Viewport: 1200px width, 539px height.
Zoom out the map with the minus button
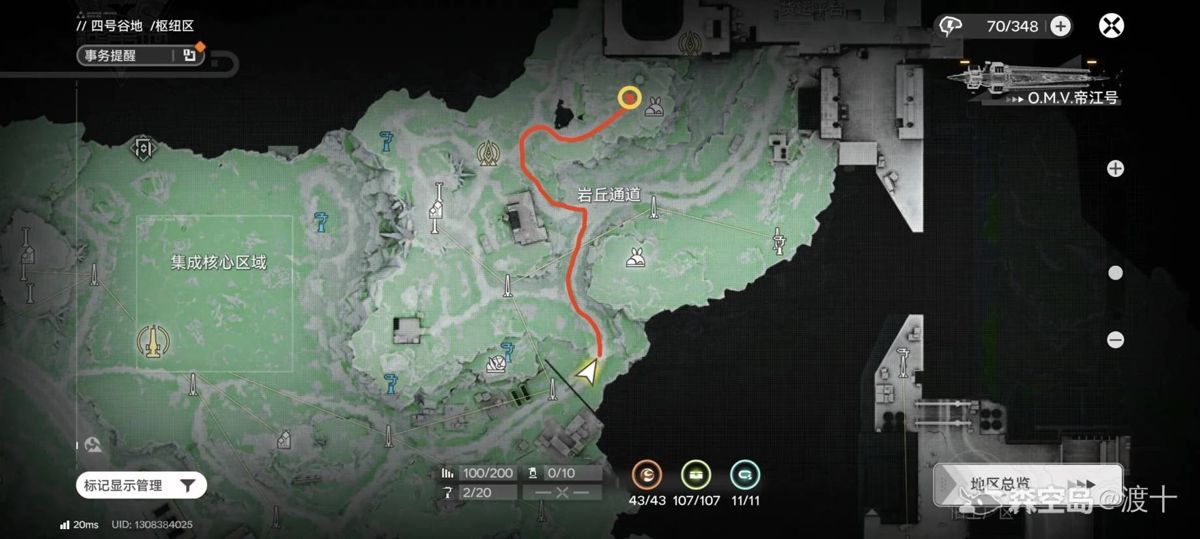click(x=1115, y=340)
